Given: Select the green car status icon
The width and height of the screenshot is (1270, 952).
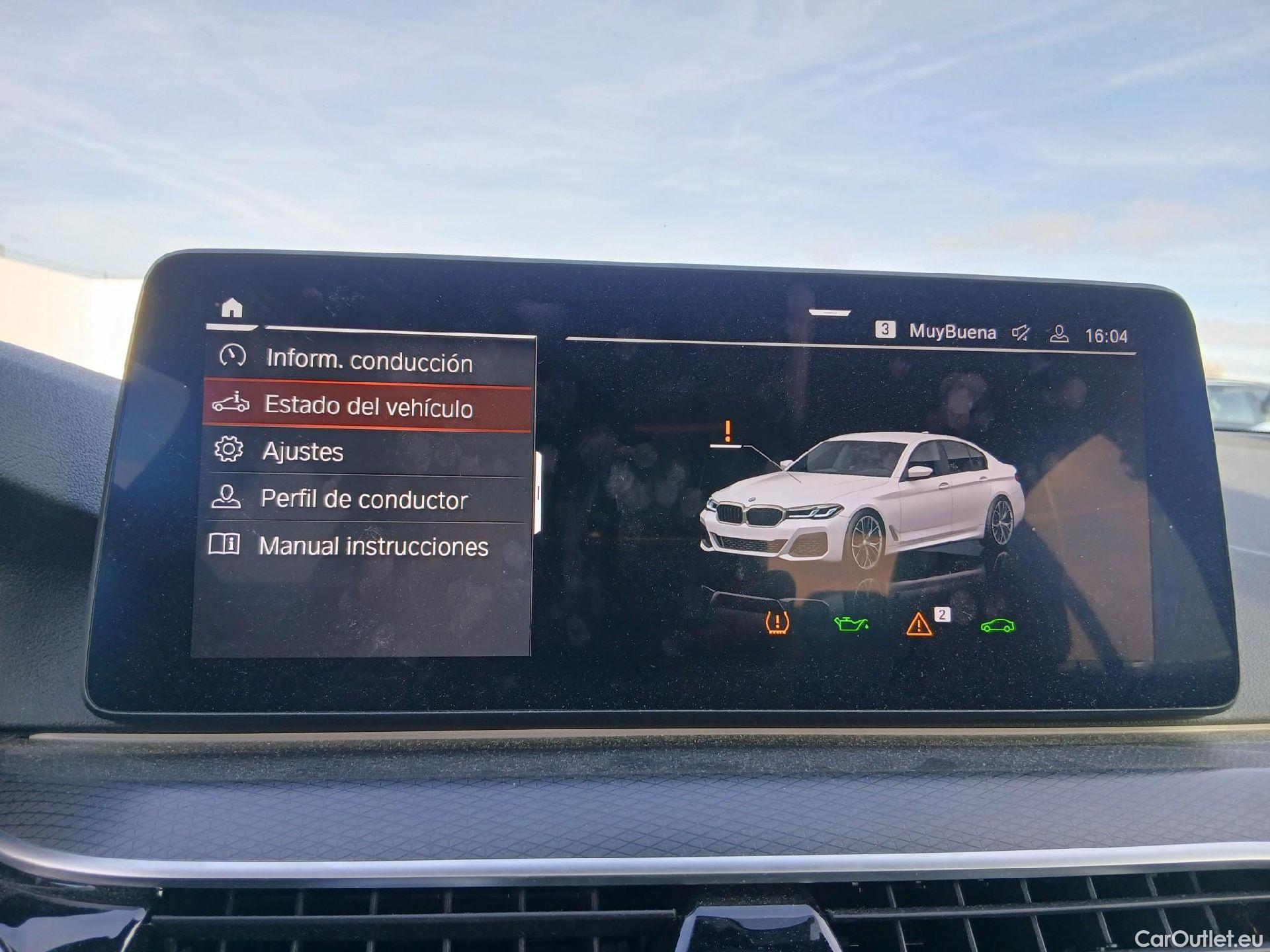Looking at the screenshot, I should coord(997,625).
